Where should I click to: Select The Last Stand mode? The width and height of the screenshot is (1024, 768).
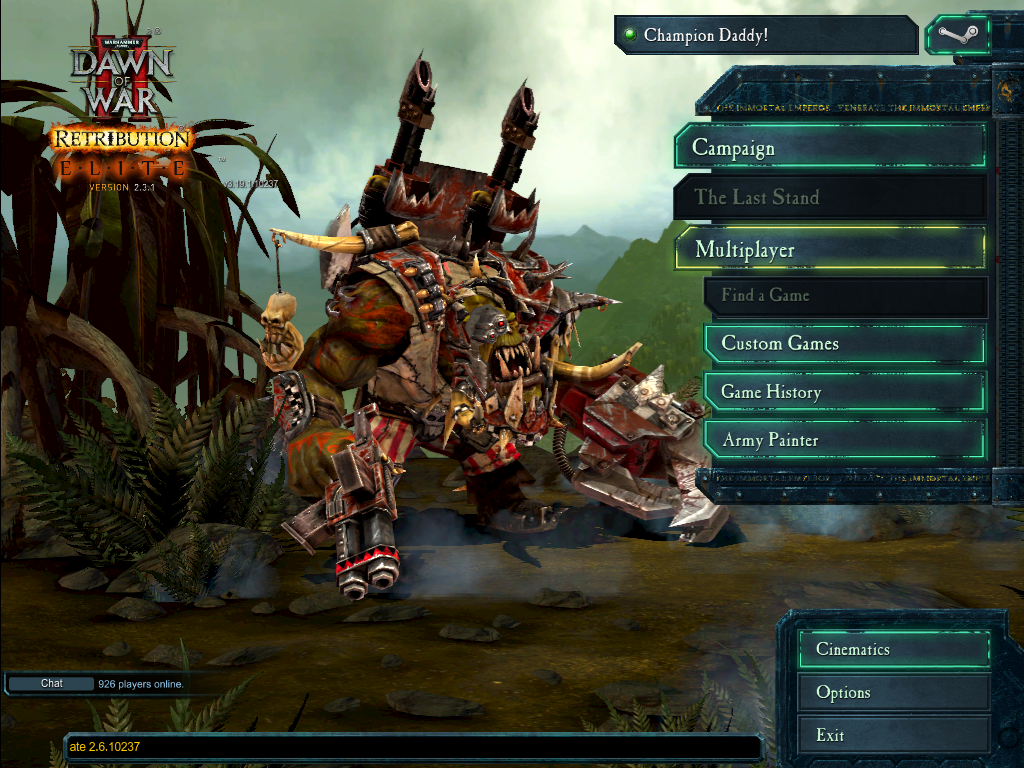[x=830, y=197]
